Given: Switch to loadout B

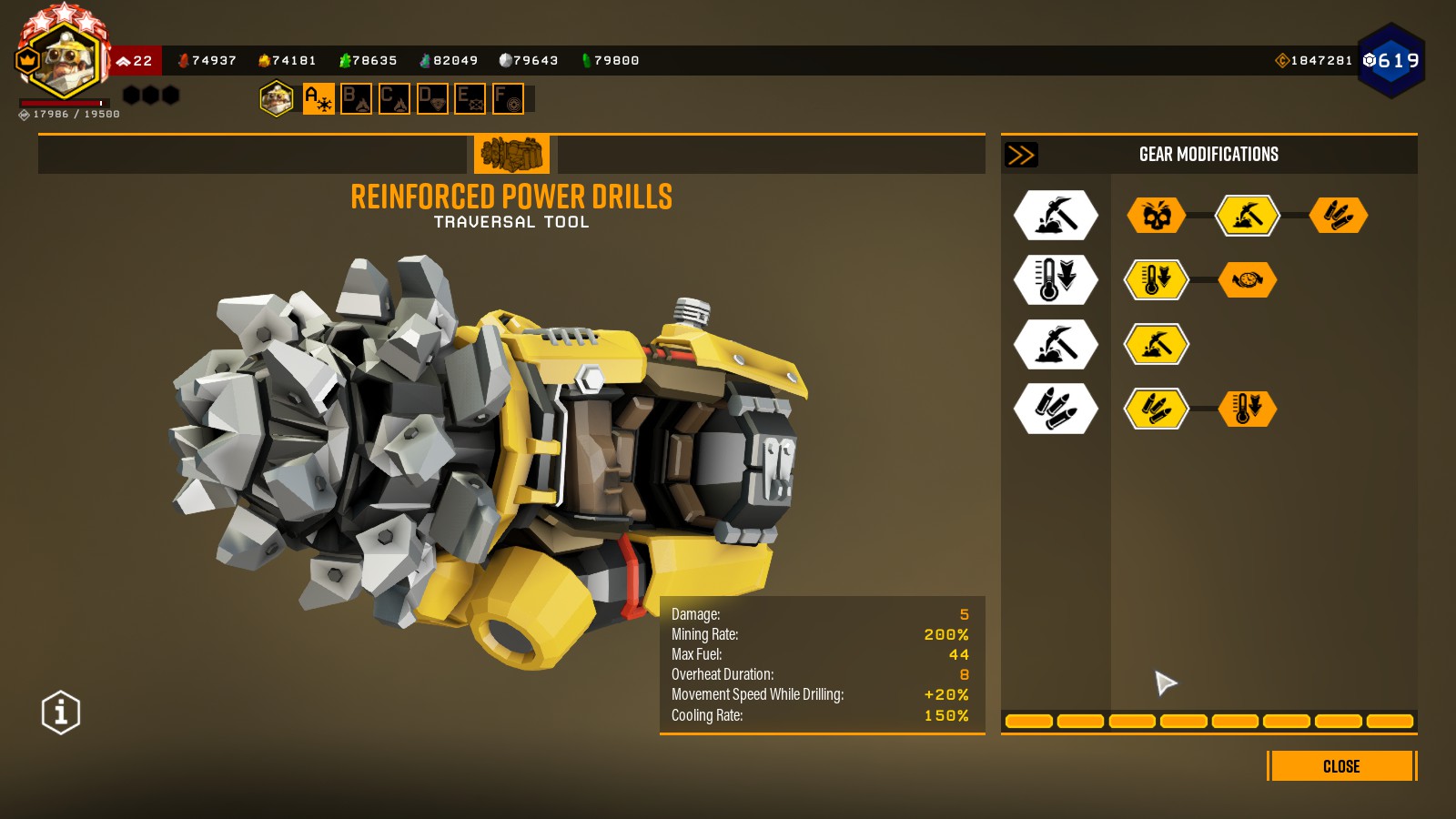Looking at the screenshot, I should click(x=356, y=98).
